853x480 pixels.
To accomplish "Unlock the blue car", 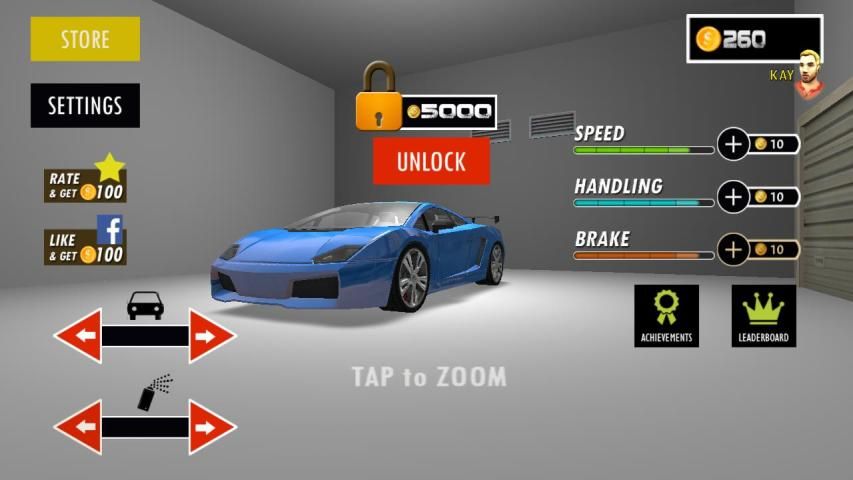I will [431, 161].
